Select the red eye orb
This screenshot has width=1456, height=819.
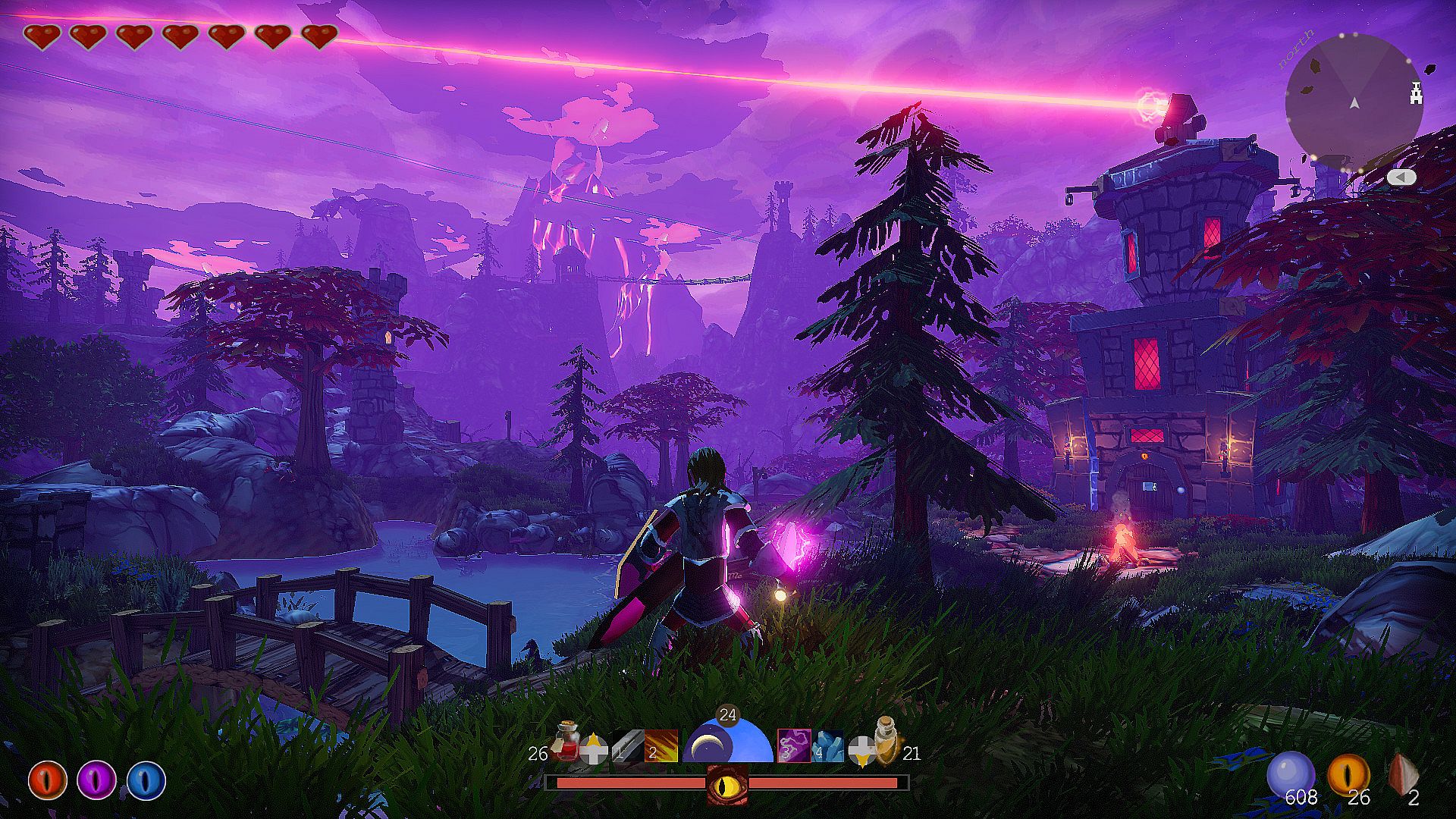48,781
